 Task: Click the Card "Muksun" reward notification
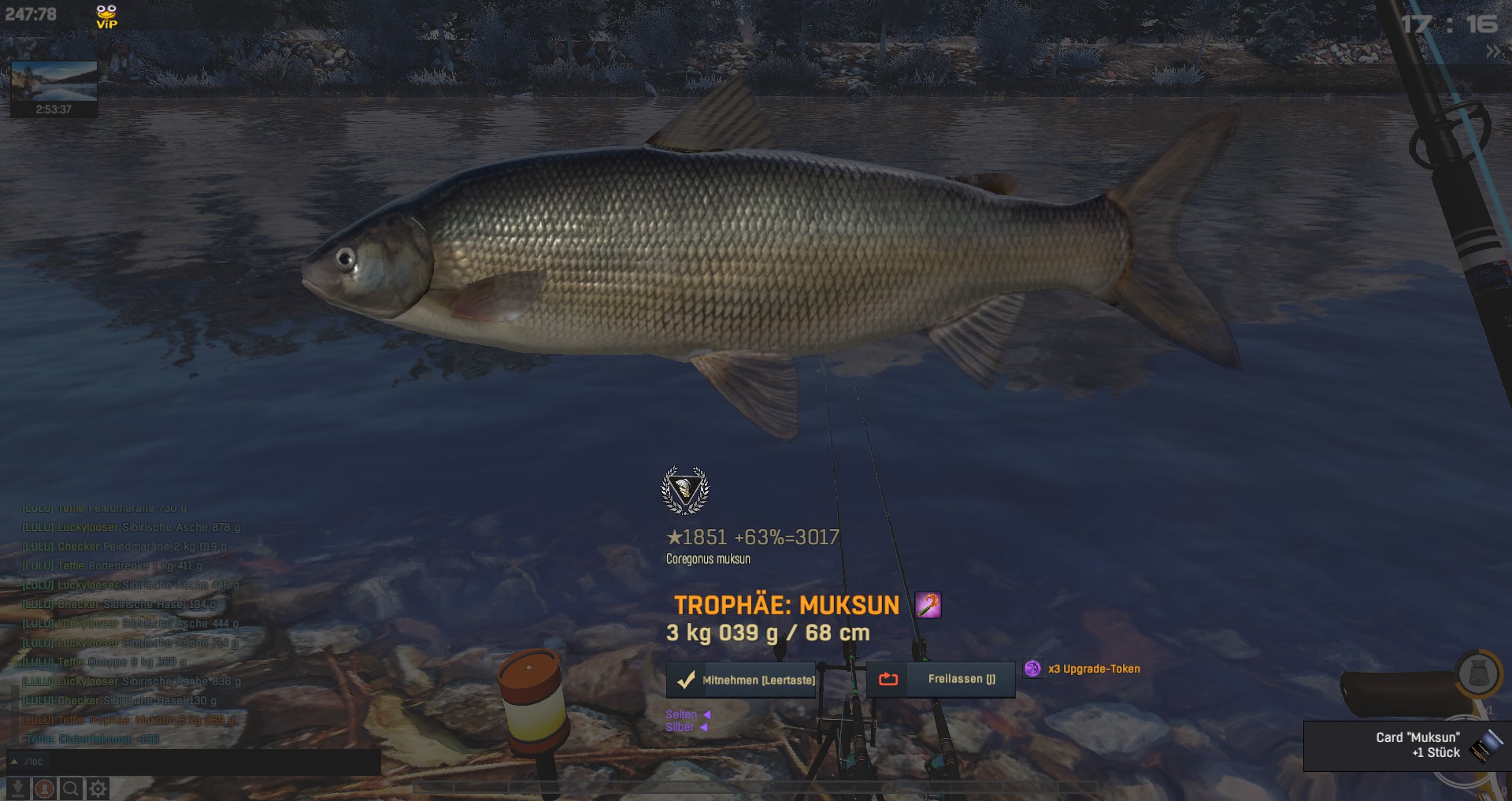coord(1406,745)
